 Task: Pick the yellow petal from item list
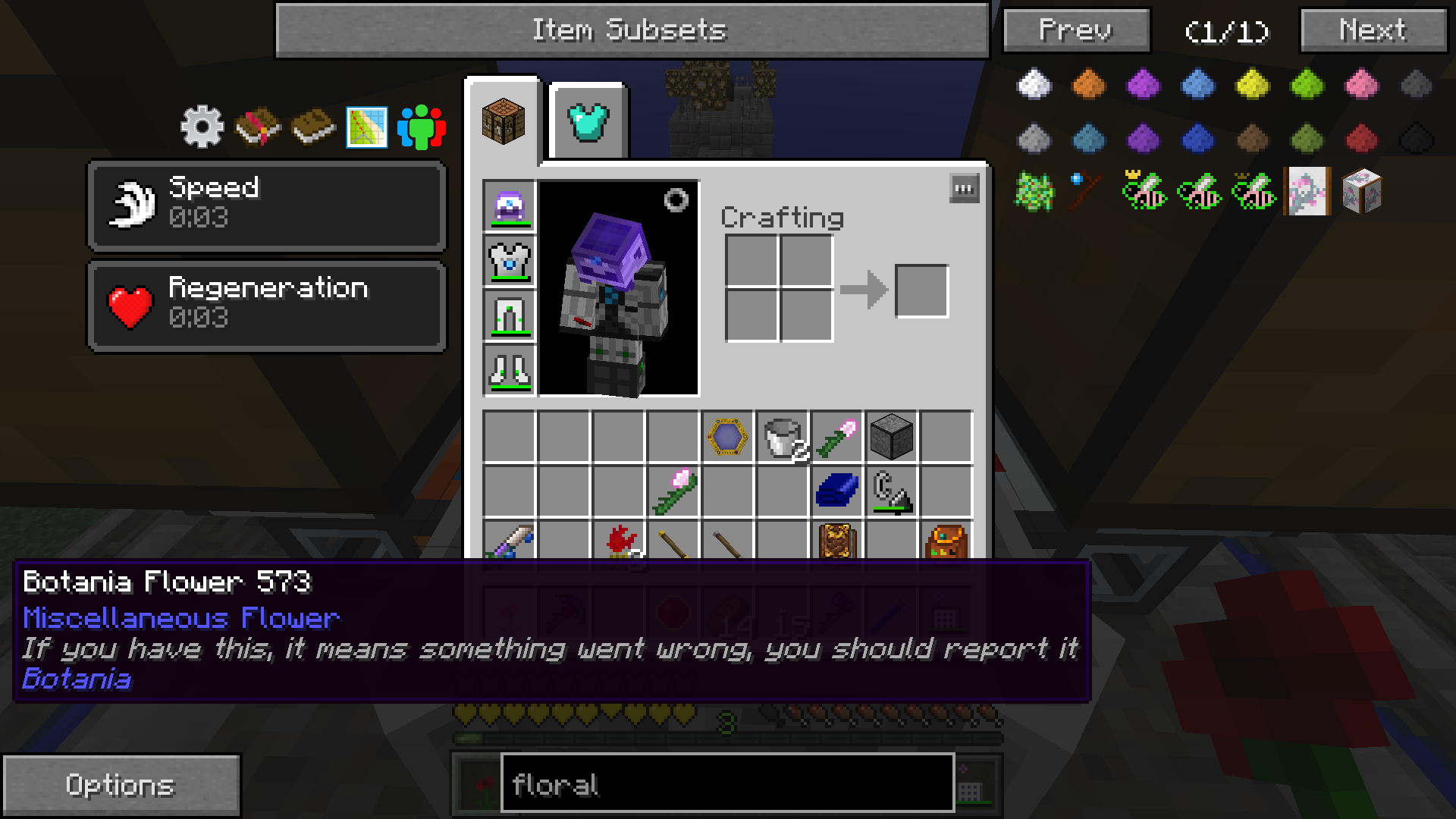1253,84
